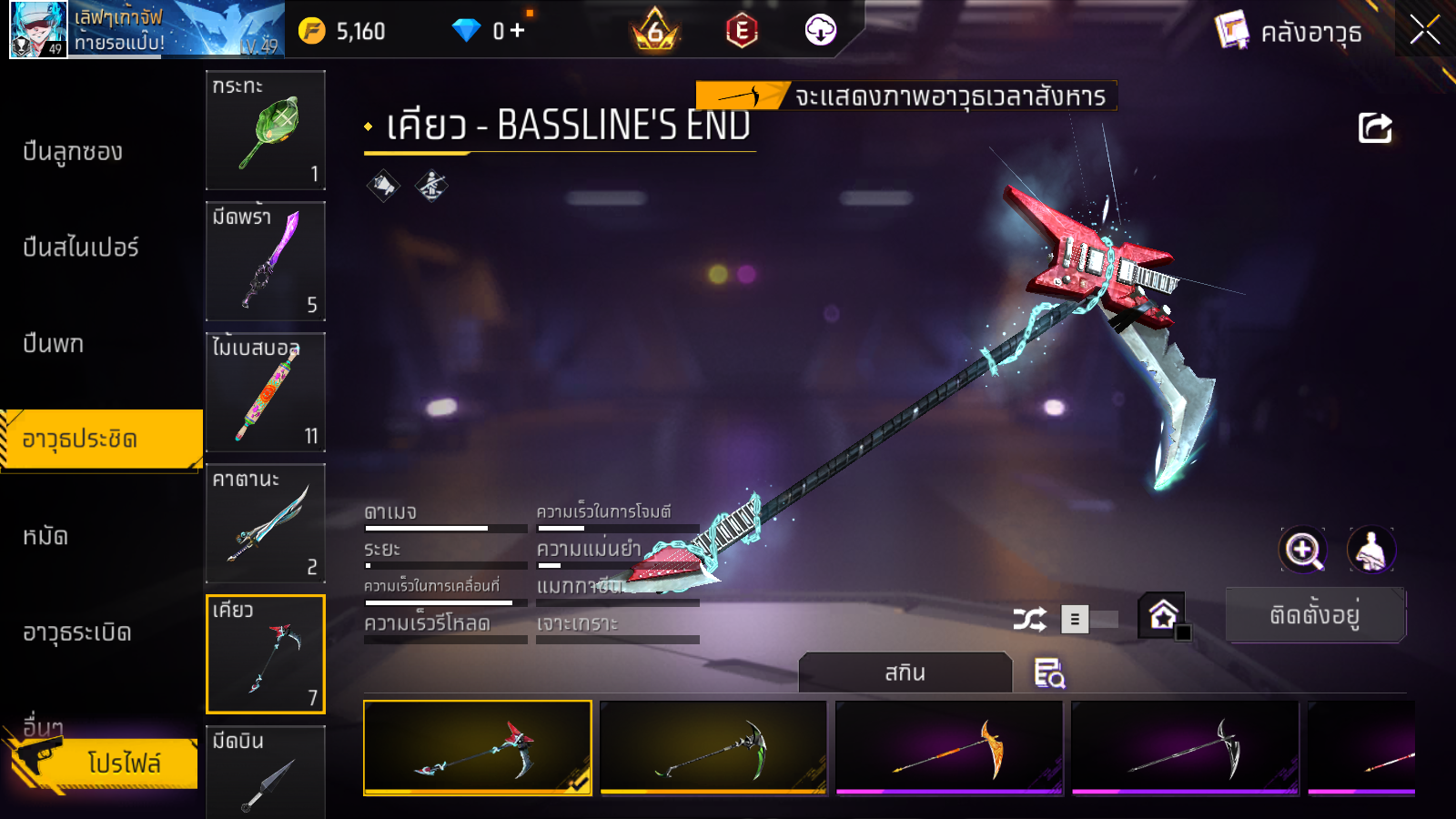Toggle the random skin shuffle switch
The image size is (1456, 819).
coord(1090,620)
